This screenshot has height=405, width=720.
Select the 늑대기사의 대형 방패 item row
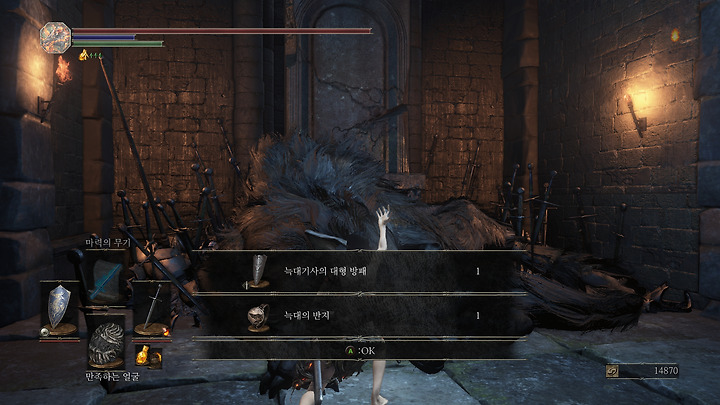pyautogui.click(x=360, y=271)
